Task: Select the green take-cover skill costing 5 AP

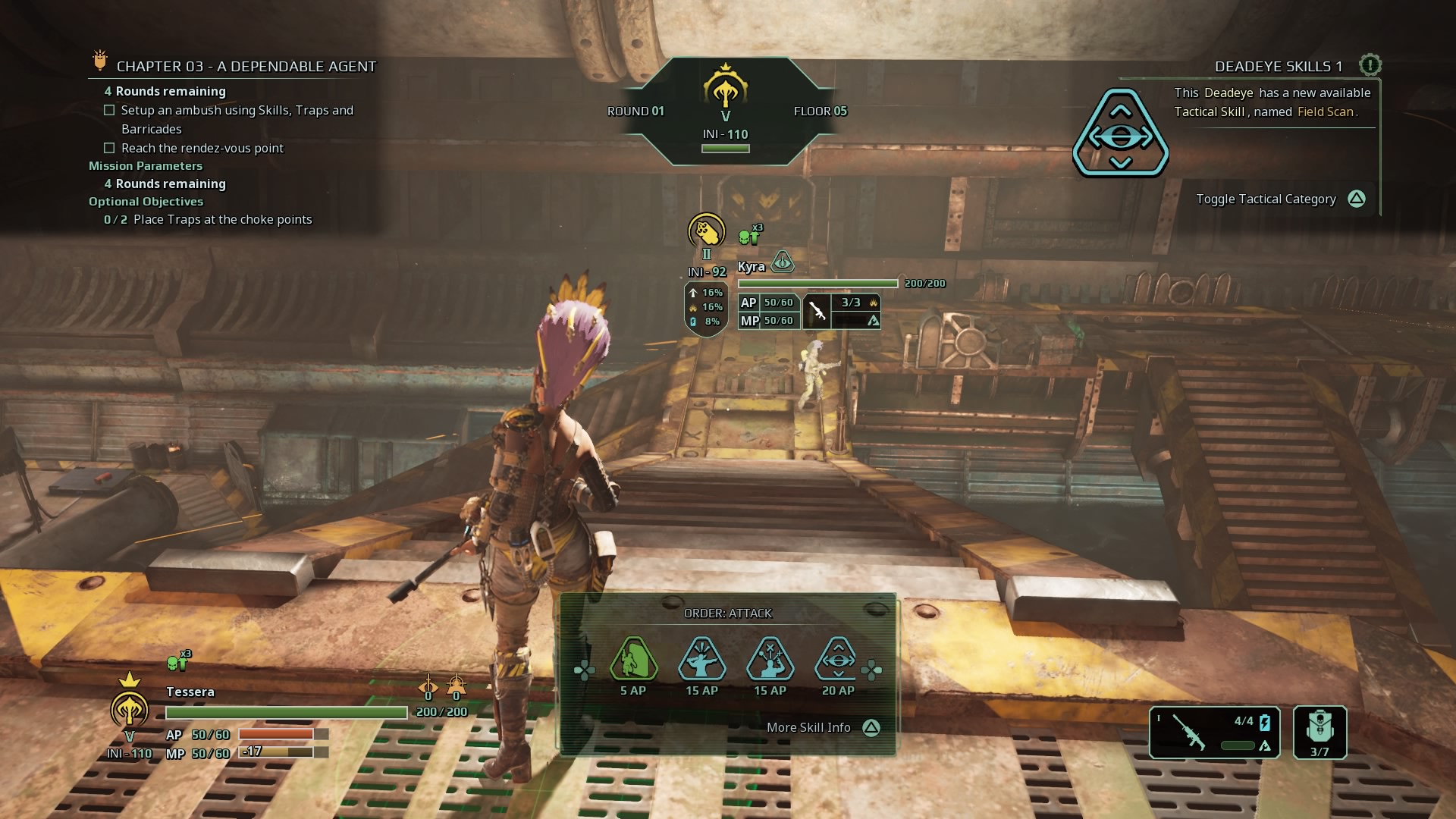Action: pos(633,660)
